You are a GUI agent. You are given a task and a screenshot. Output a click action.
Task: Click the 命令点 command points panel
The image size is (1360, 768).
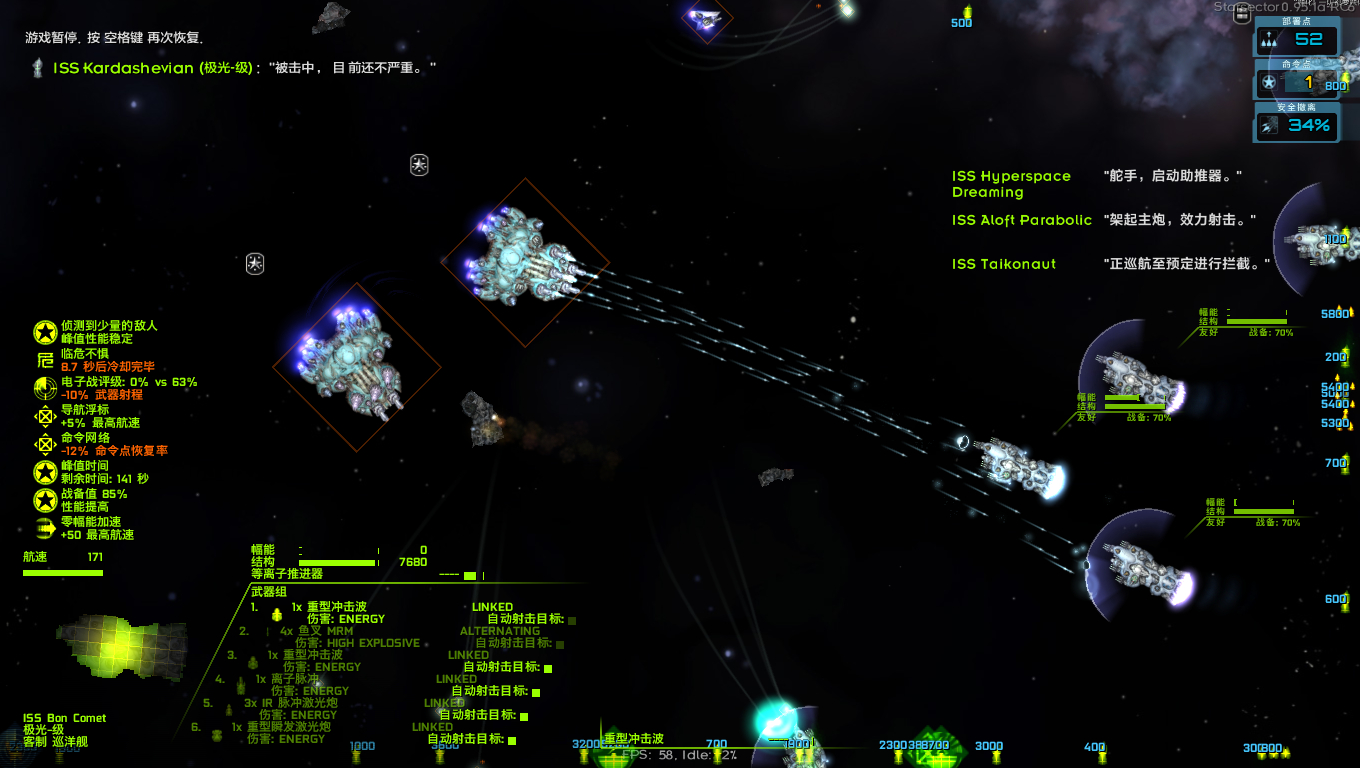coord(1297,82)
